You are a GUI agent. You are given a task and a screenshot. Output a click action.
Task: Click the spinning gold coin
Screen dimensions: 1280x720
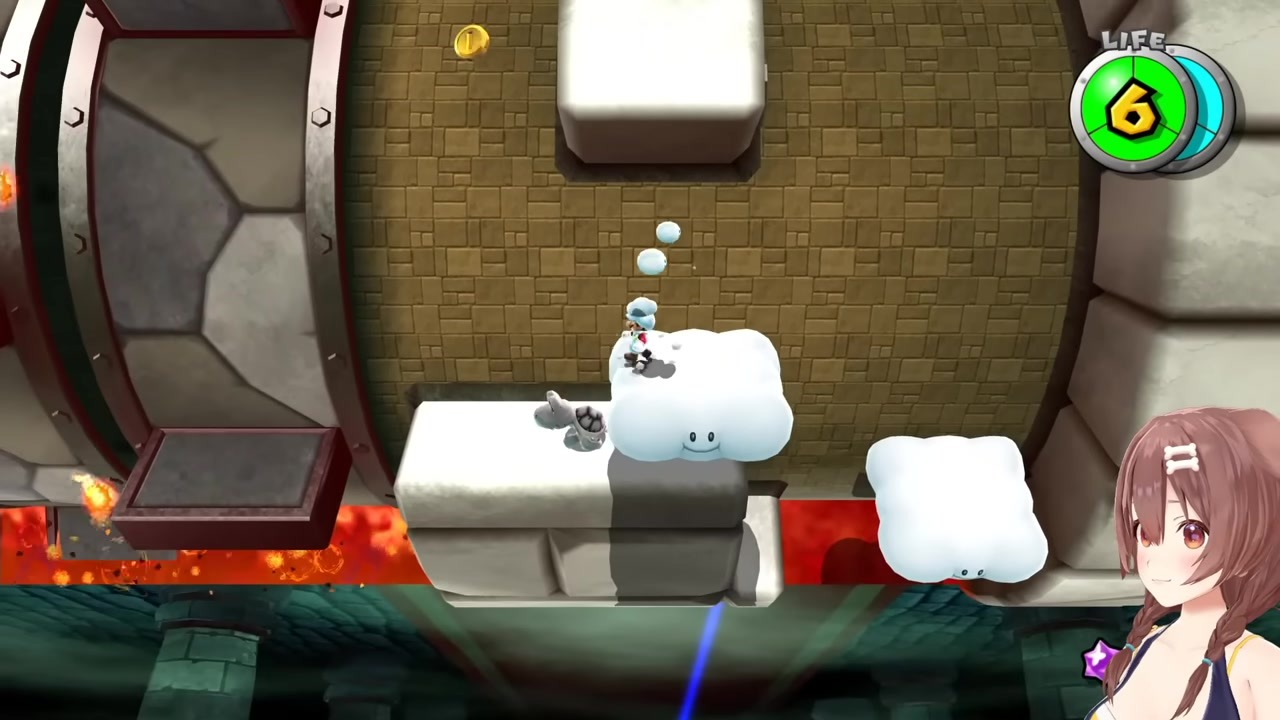470,42
